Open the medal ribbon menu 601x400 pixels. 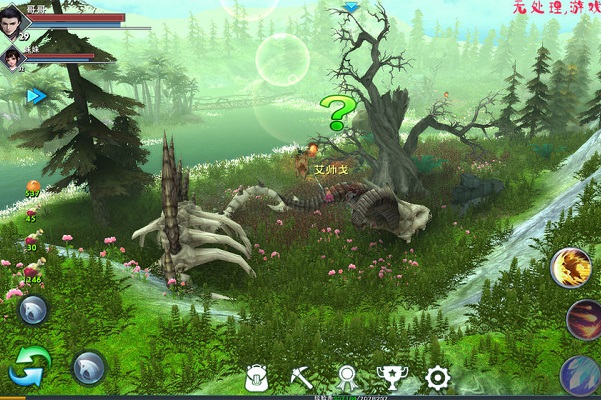pos(346,378)
